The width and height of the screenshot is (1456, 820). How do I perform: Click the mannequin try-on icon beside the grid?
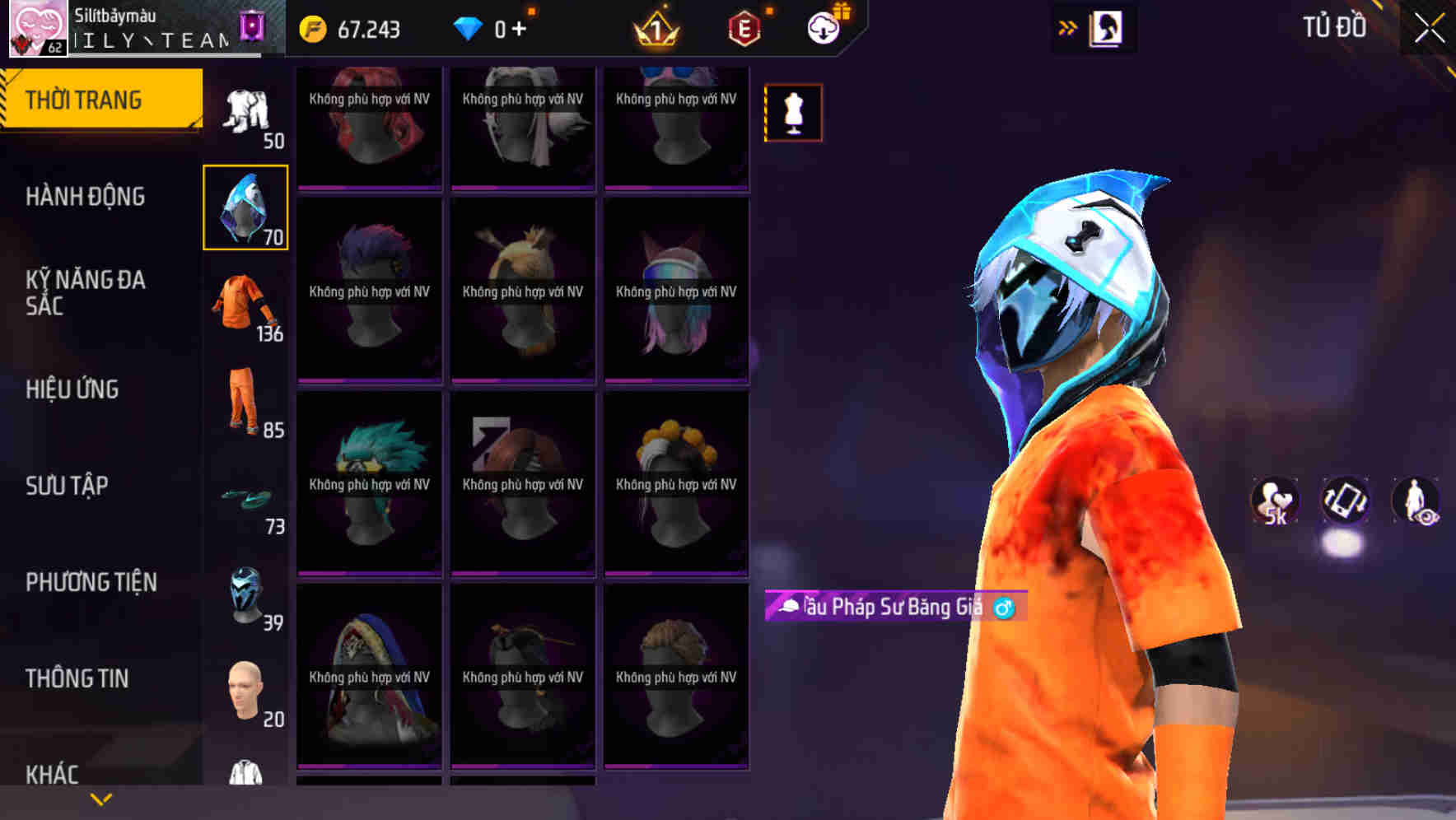(792, 113)
